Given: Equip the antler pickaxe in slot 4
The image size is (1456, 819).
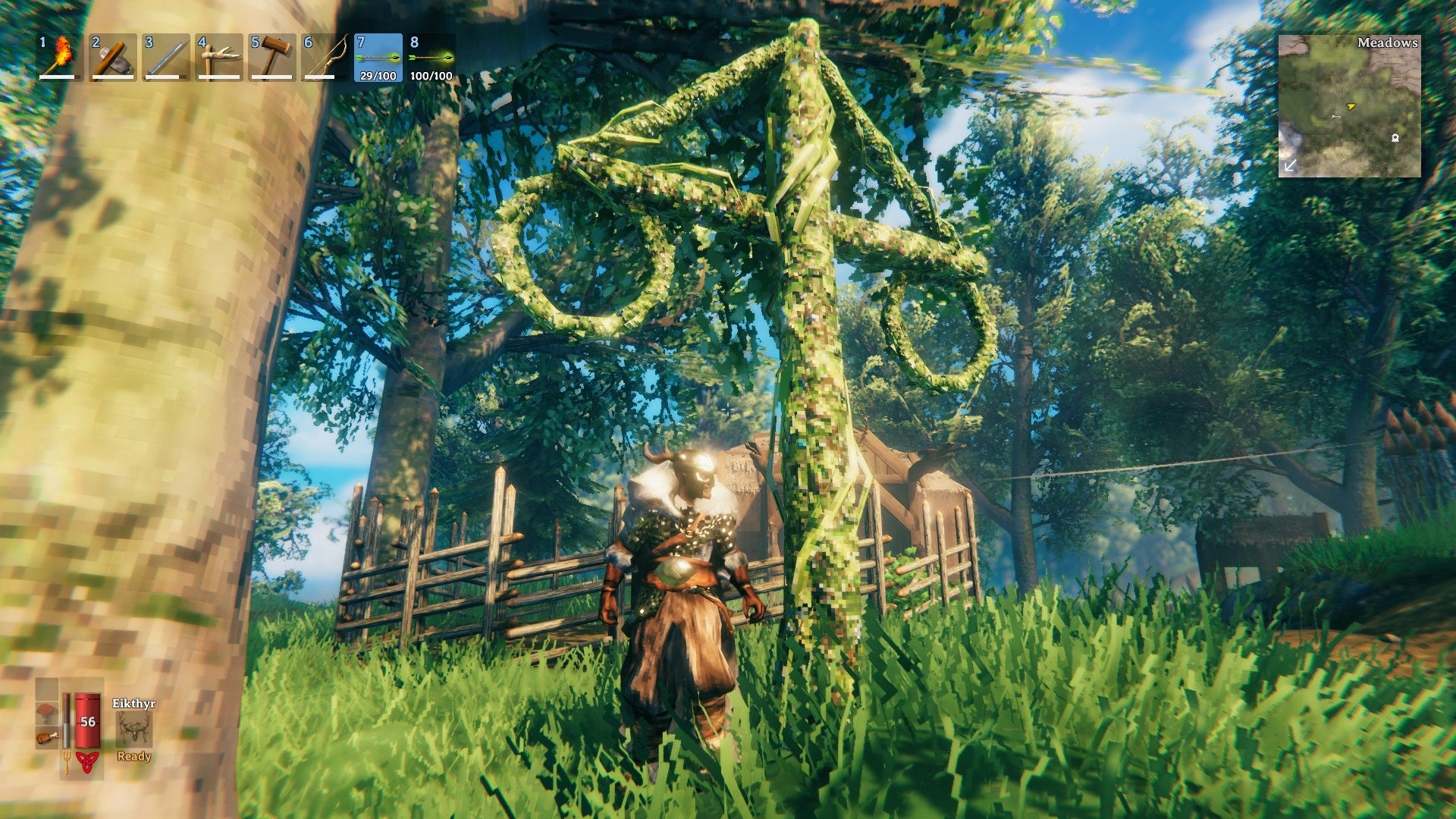Looking at the screenshot, I should (x=219, y=57).
